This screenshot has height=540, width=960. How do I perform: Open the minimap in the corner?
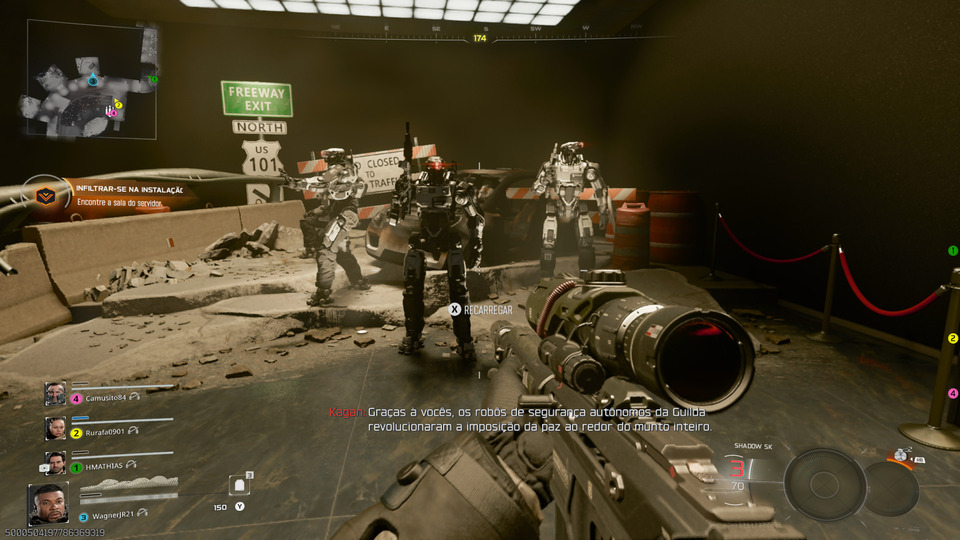click(92, 80)
